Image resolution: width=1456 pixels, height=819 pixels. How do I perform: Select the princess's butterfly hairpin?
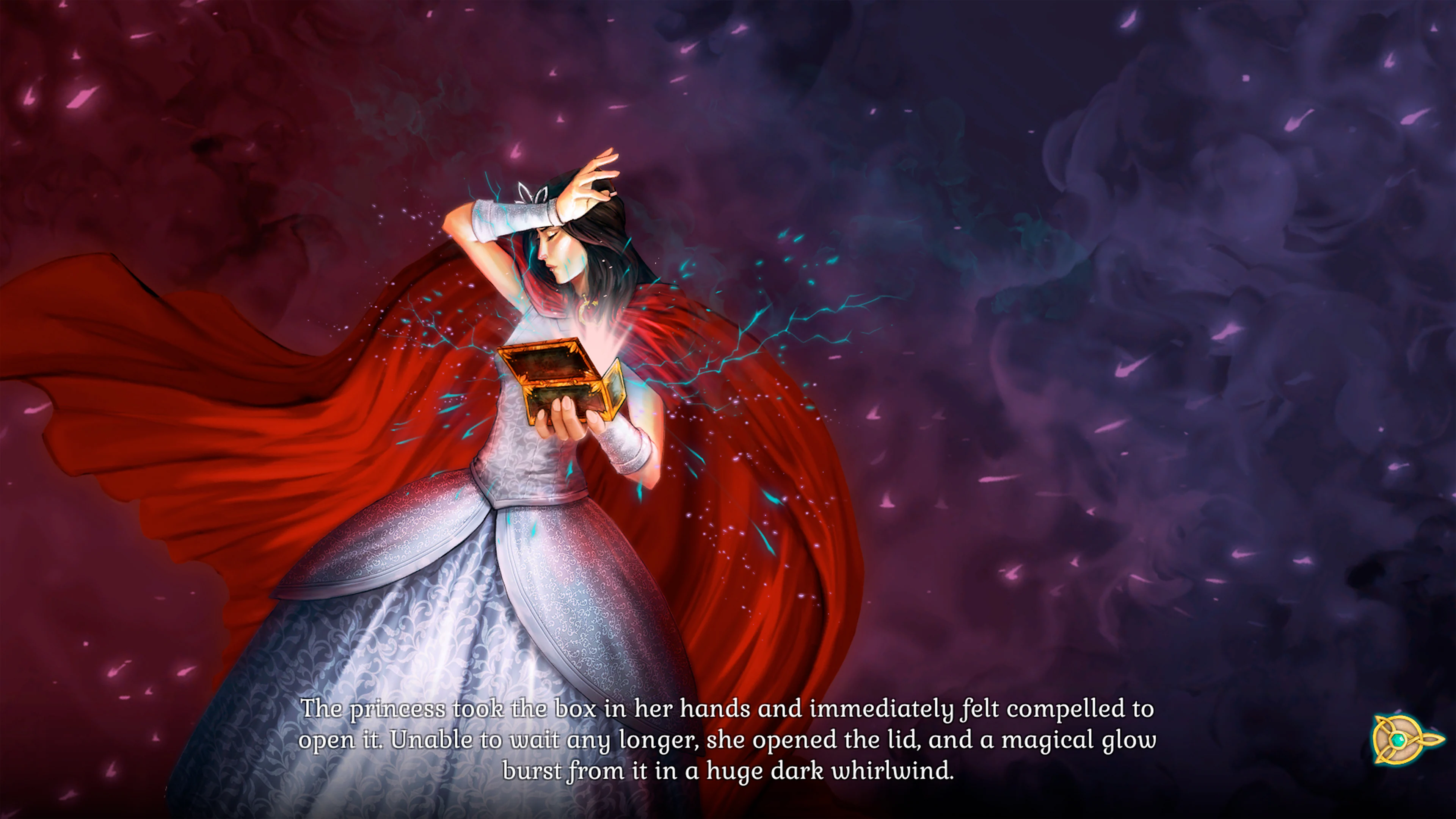tap(532, 193)
